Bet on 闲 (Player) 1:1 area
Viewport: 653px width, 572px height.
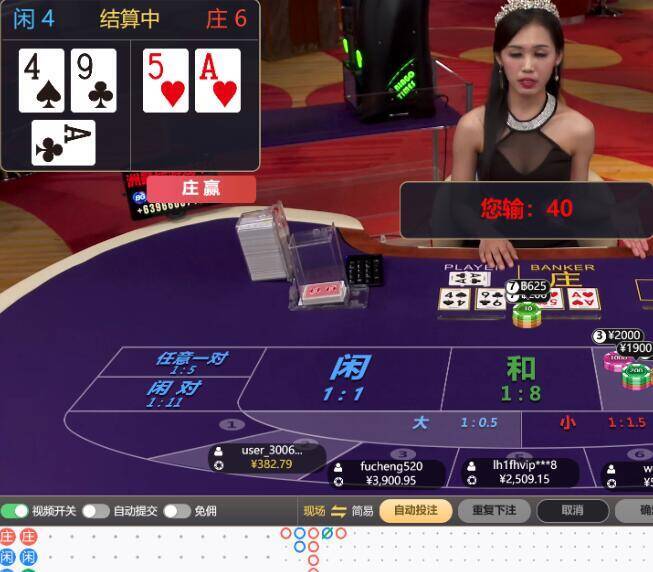point(344,379)
